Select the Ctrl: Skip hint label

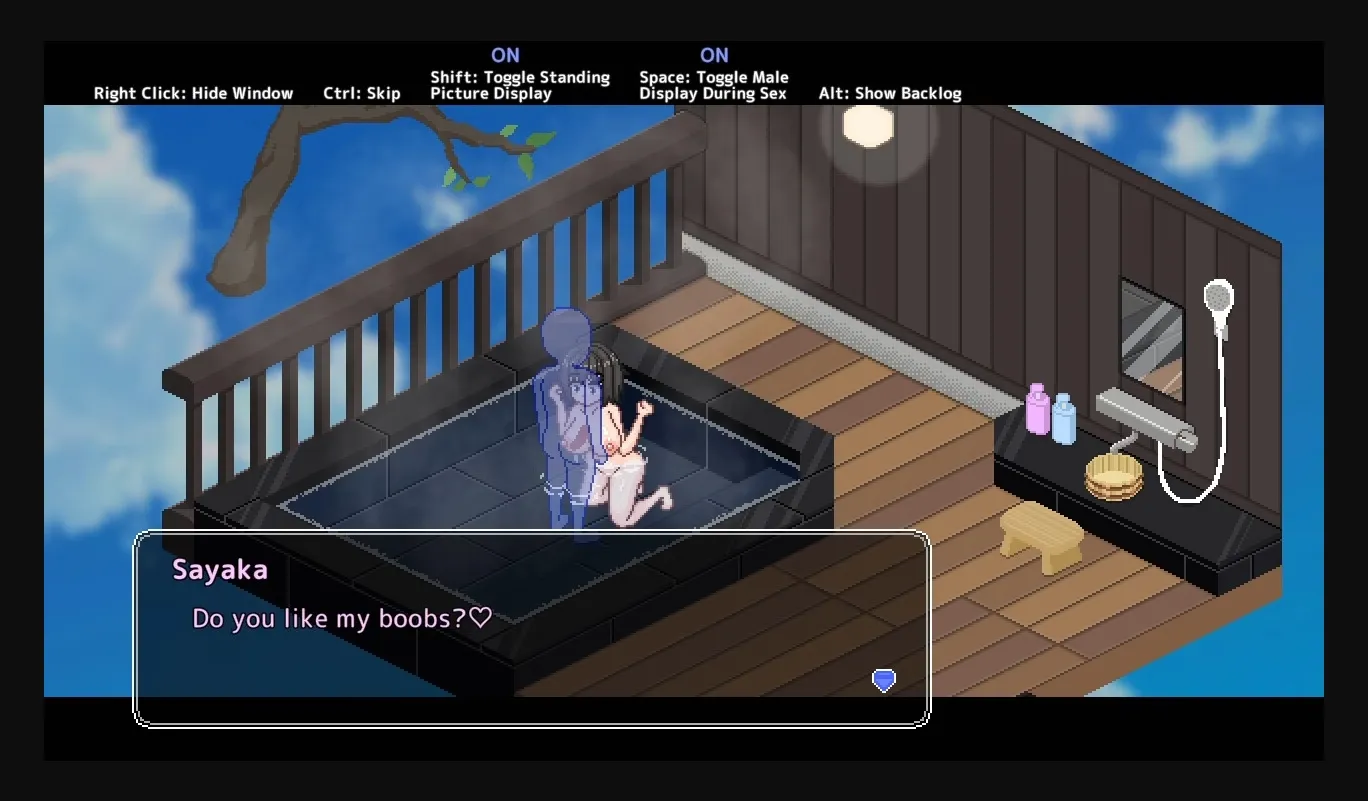tap(362, 93)
